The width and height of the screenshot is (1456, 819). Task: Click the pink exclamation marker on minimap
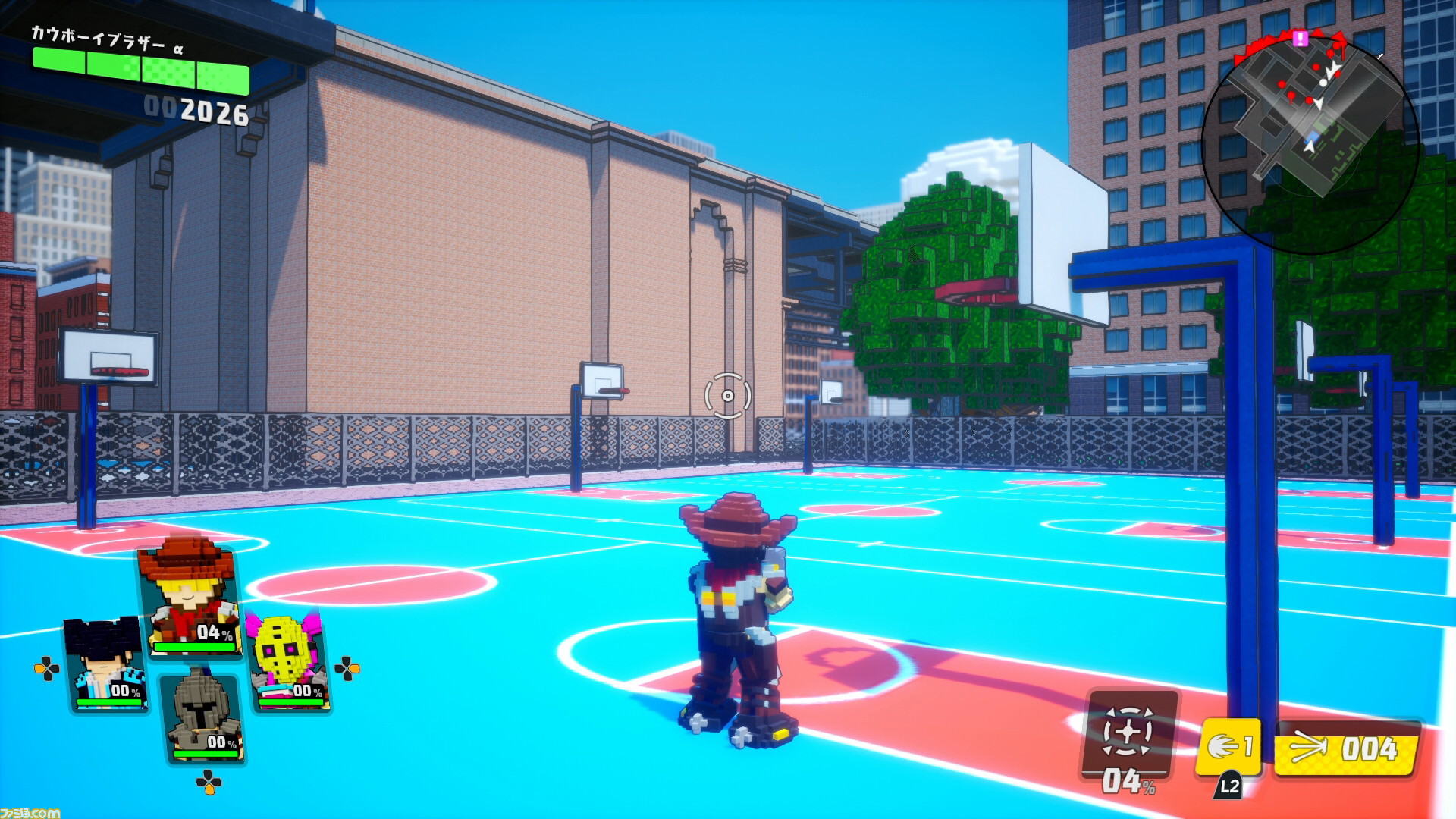(1301, 38)
